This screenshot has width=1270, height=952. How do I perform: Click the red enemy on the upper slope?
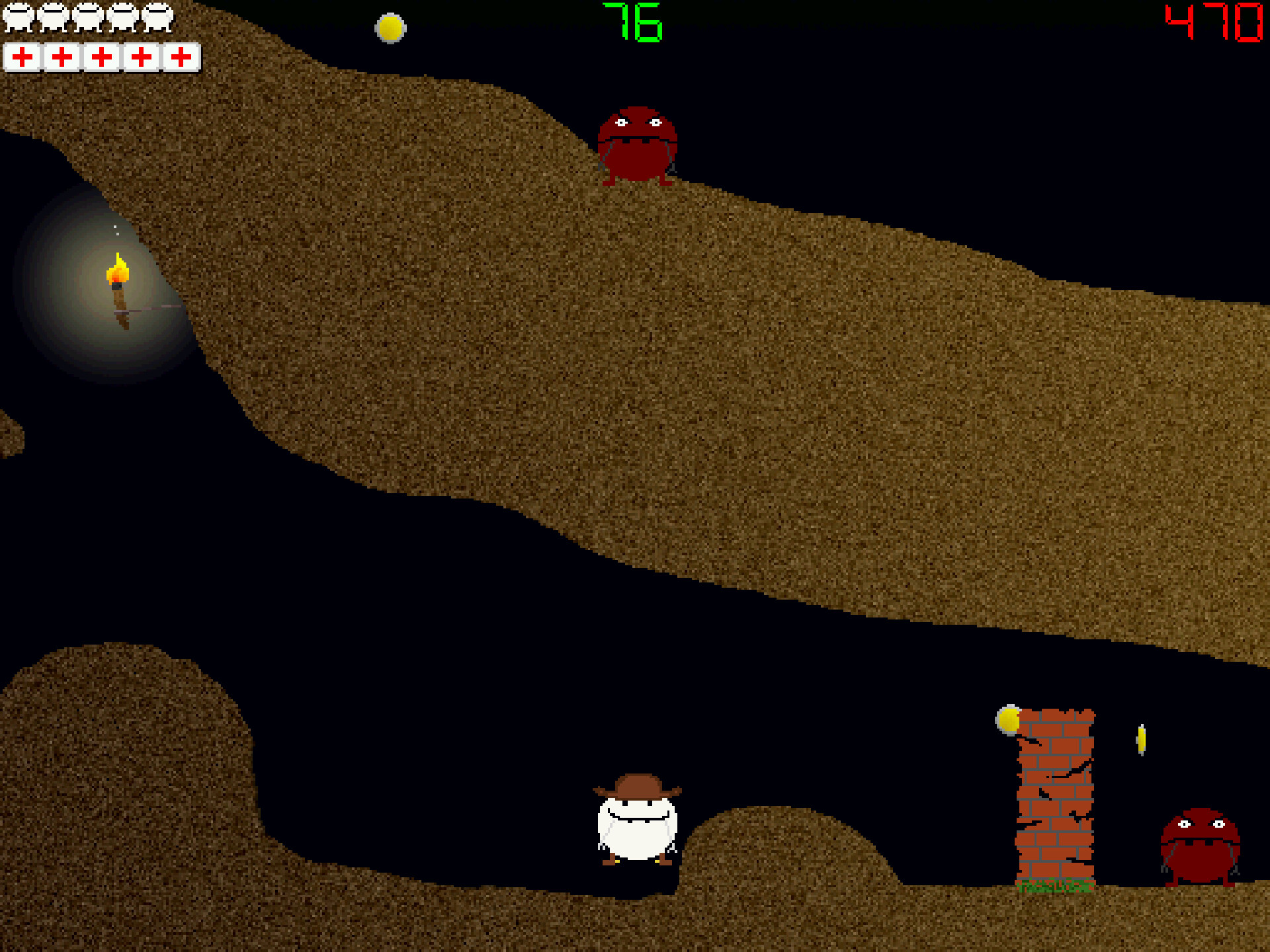pyautogui.click(x=638, y=145)
